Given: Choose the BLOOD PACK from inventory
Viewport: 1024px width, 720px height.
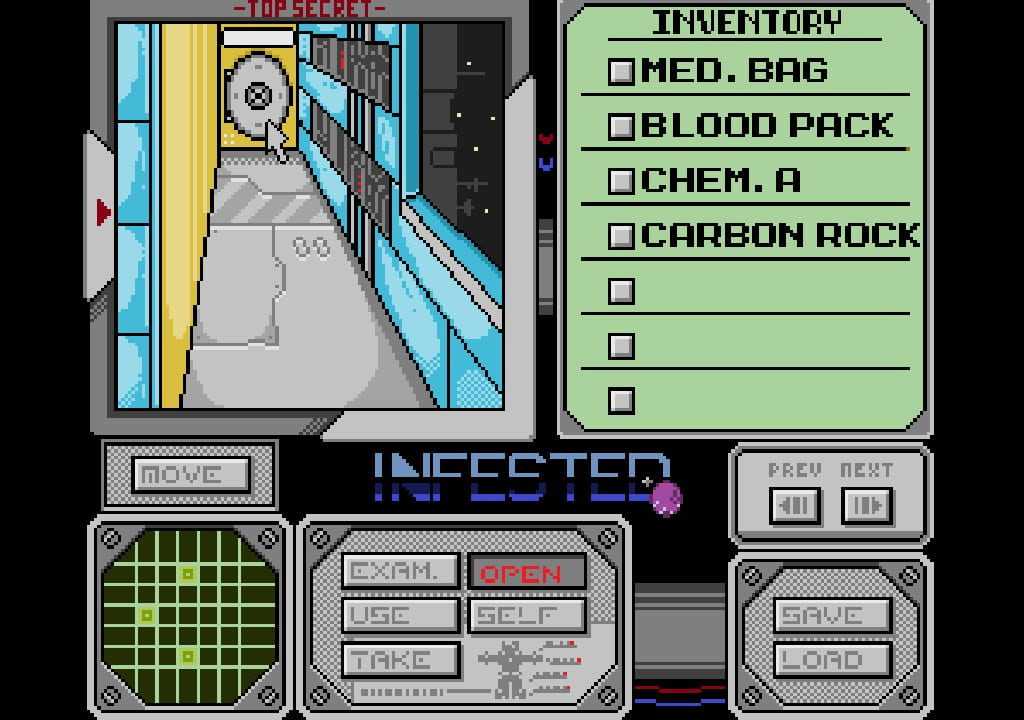Looking at the screenshot, I should [x=765, y=126].
